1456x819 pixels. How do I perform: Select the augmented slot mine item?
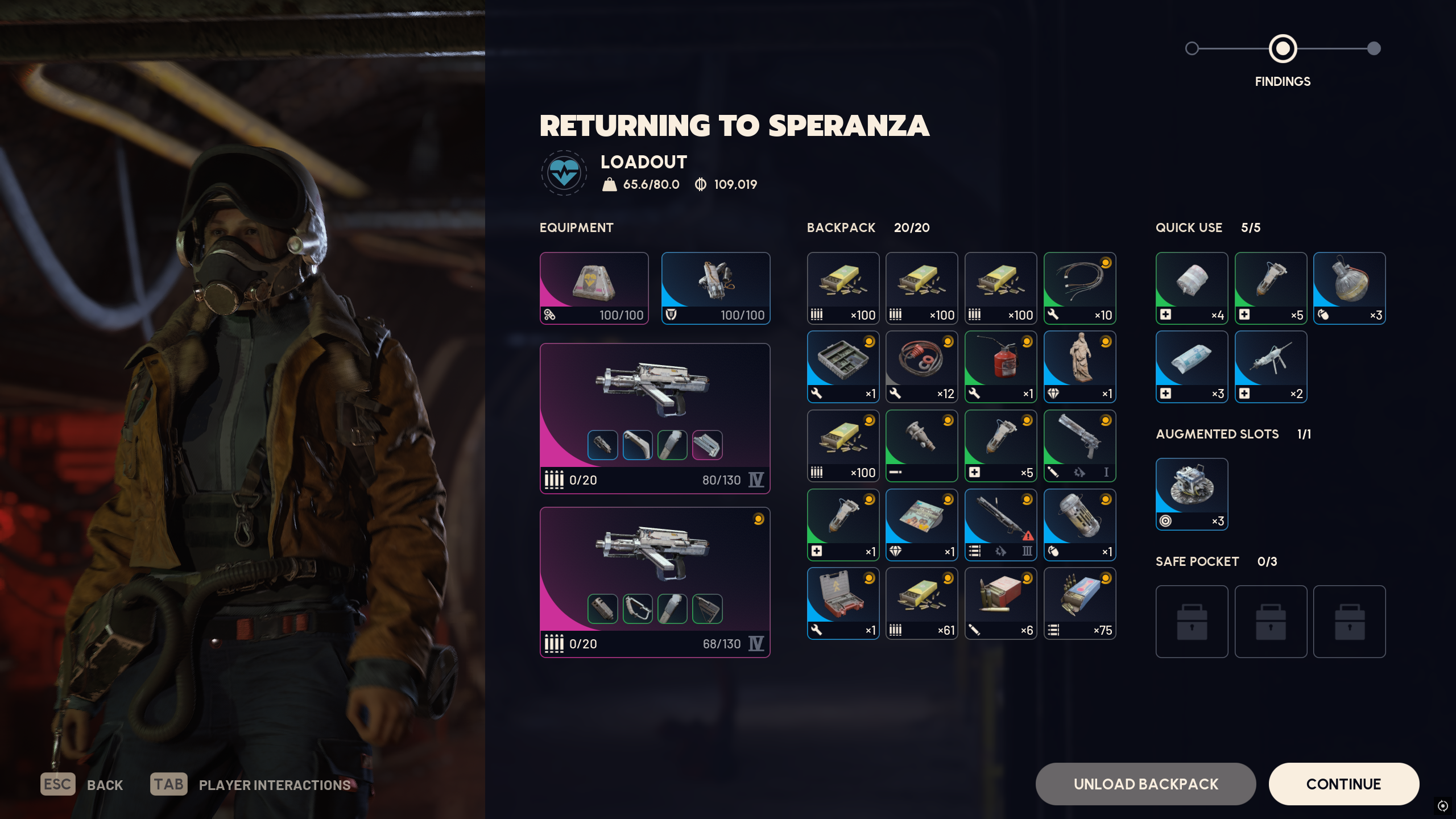point(1192,494)
